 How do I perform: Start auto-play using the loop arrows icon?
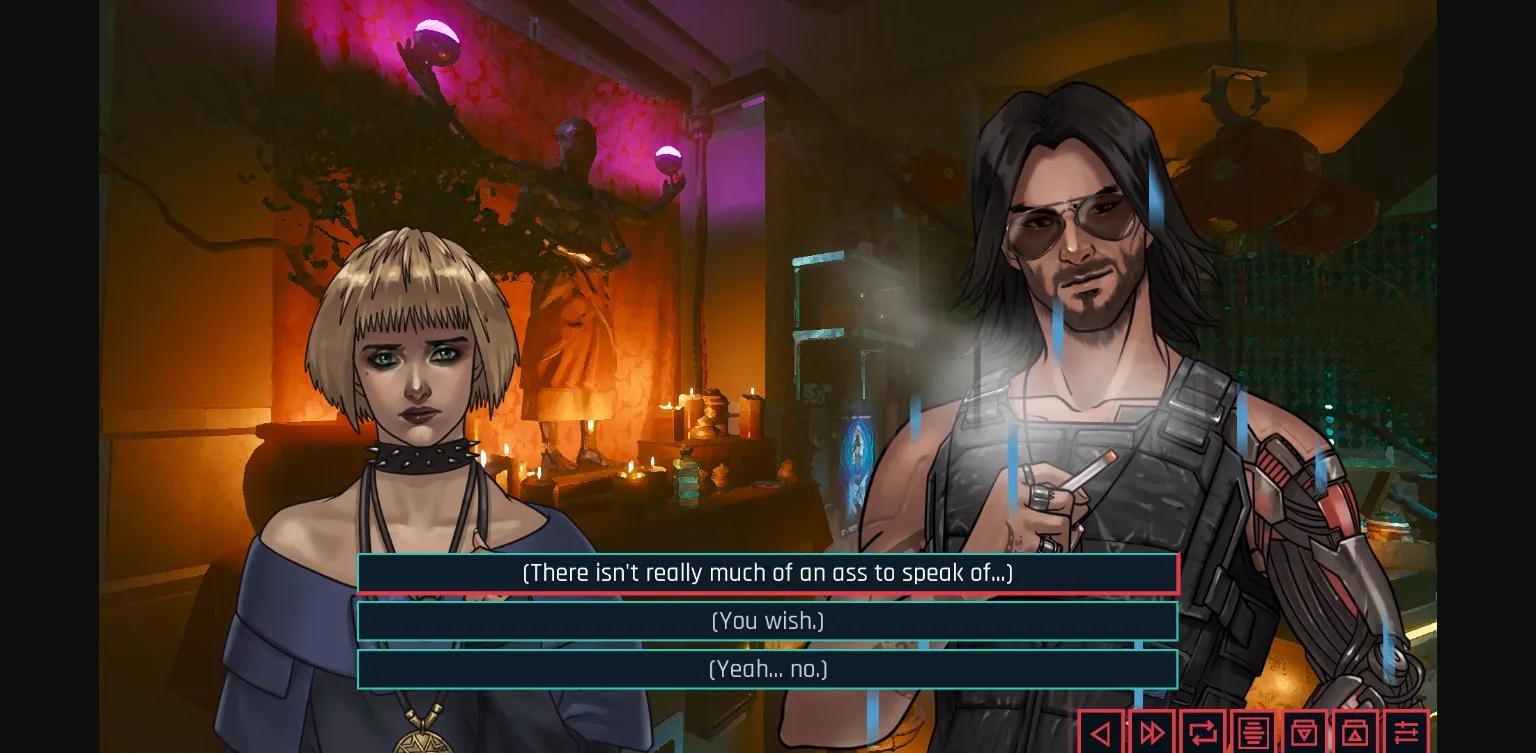pyautogui.click(x=1203, y=731)
